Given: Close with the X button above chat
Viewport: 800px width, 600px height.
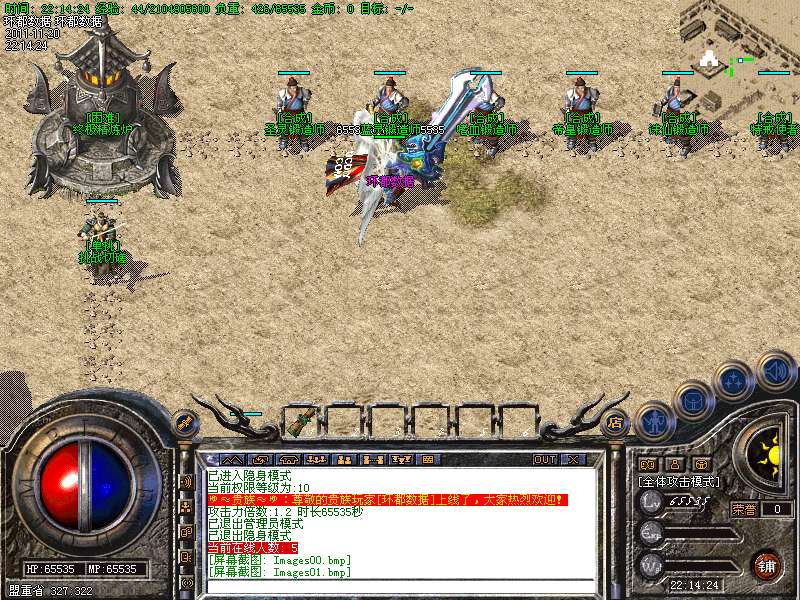Looking at the screenshot, I should click(574, 459).
